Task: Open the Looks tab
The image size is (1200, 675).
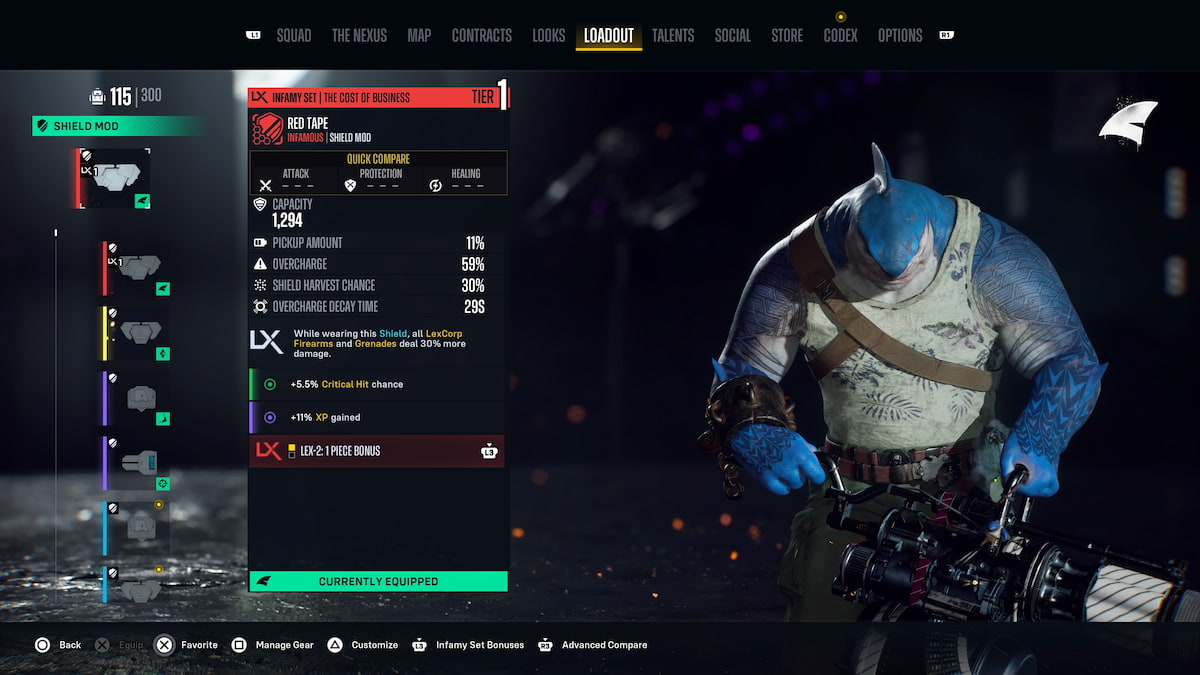Action: (549, 36)
